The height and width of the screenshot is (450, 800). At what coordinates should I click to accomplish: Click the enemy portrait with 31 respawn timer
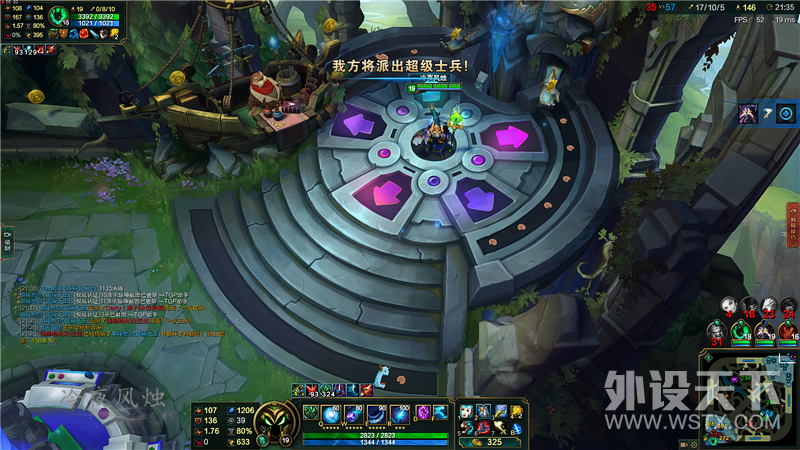[x=716, y=329]
